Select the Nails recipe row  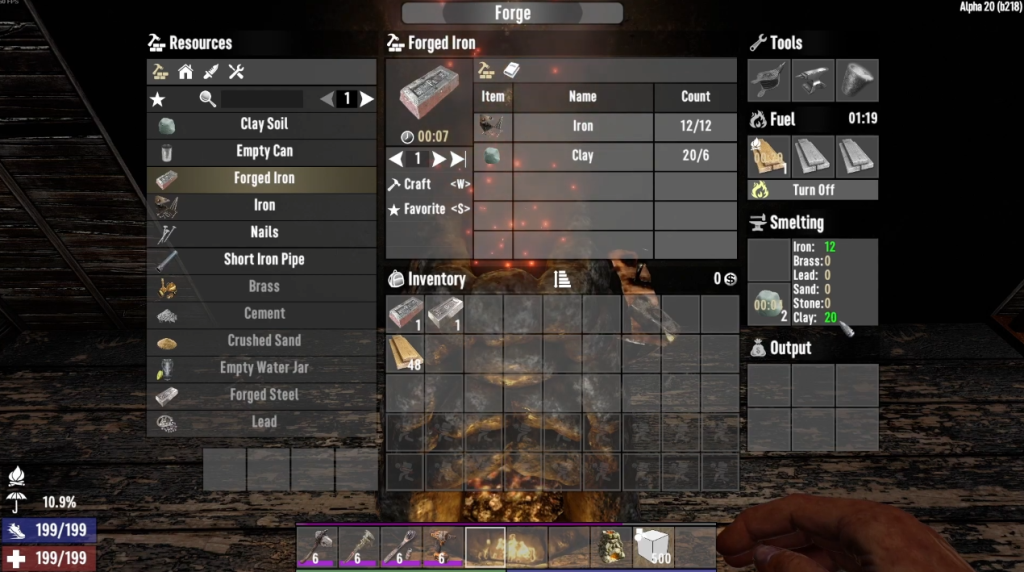point(263,232)
